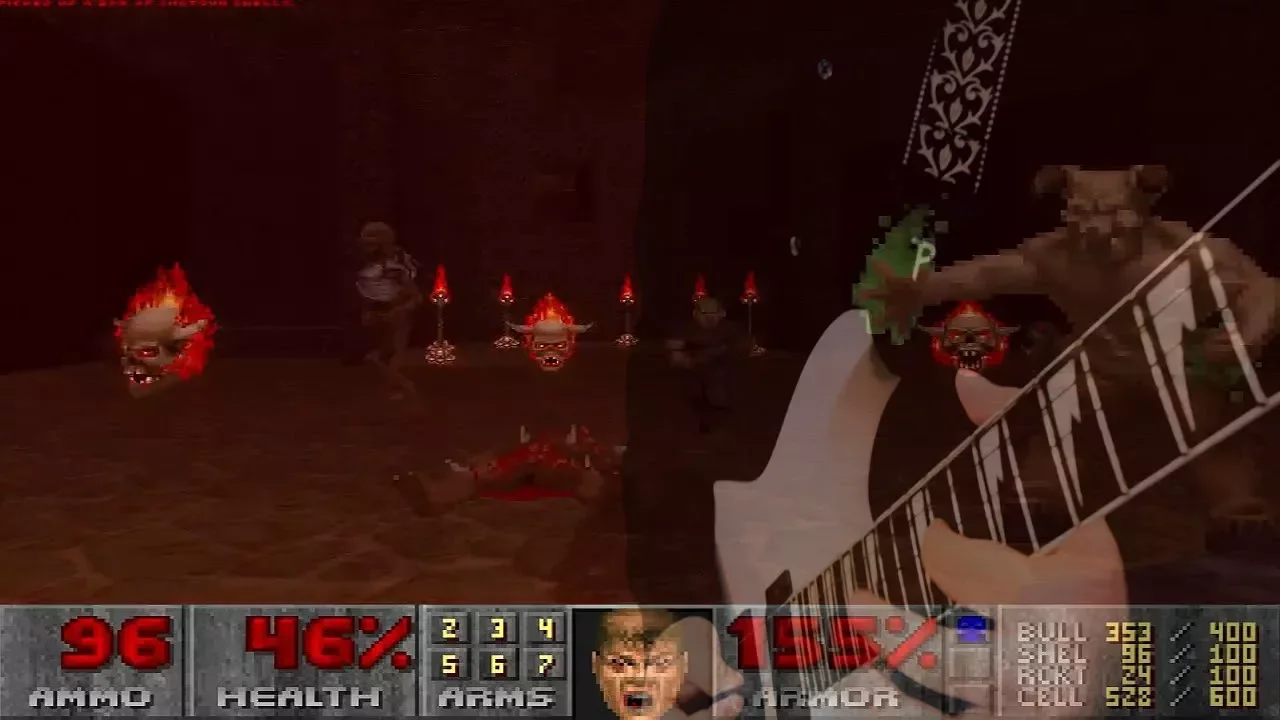Pick weapon slot 6 in the ARMS panel
This screenshot has height=720, width=1280.
497,664
